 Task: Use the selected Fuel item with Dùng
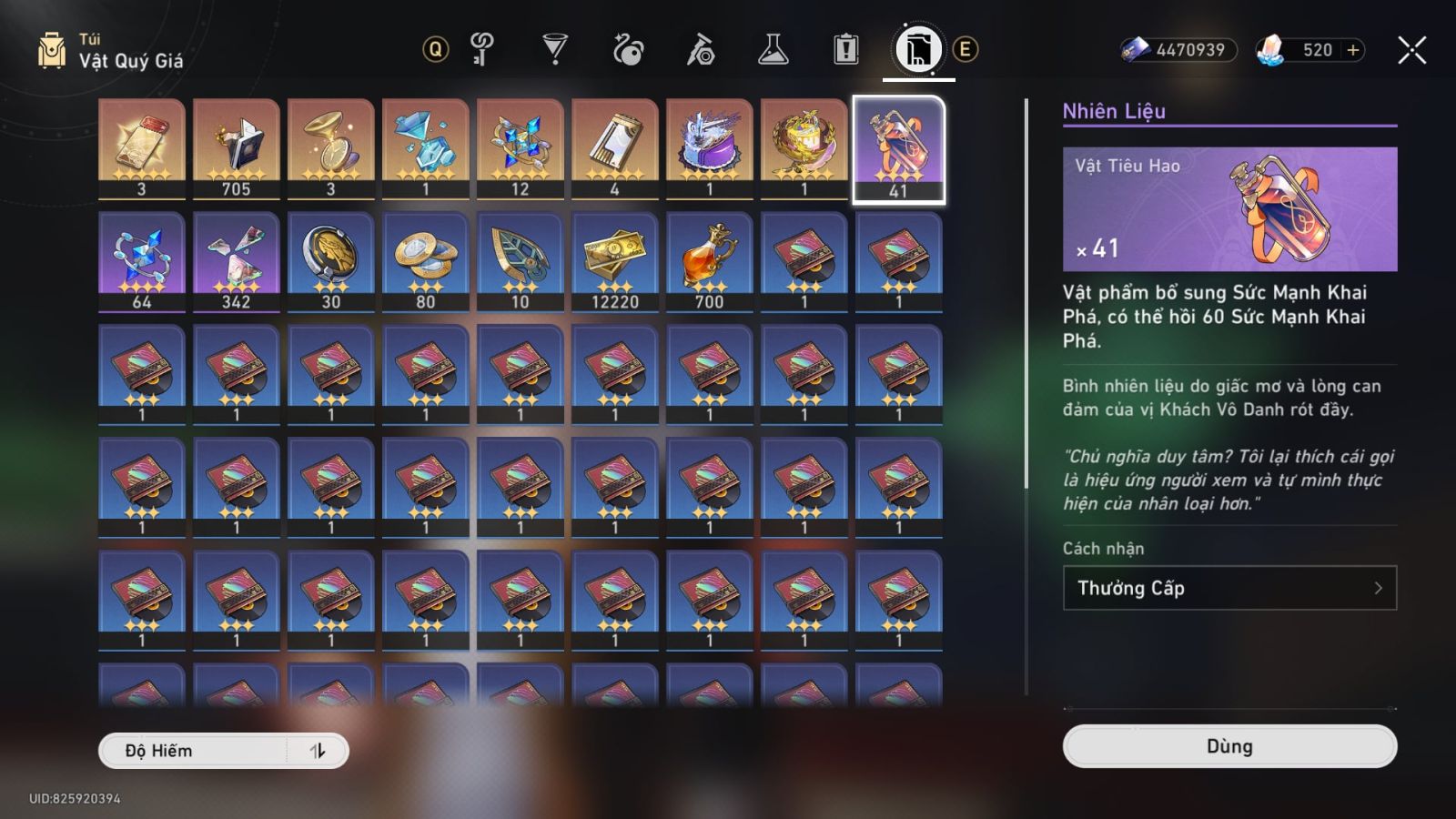coord(1229,746)
